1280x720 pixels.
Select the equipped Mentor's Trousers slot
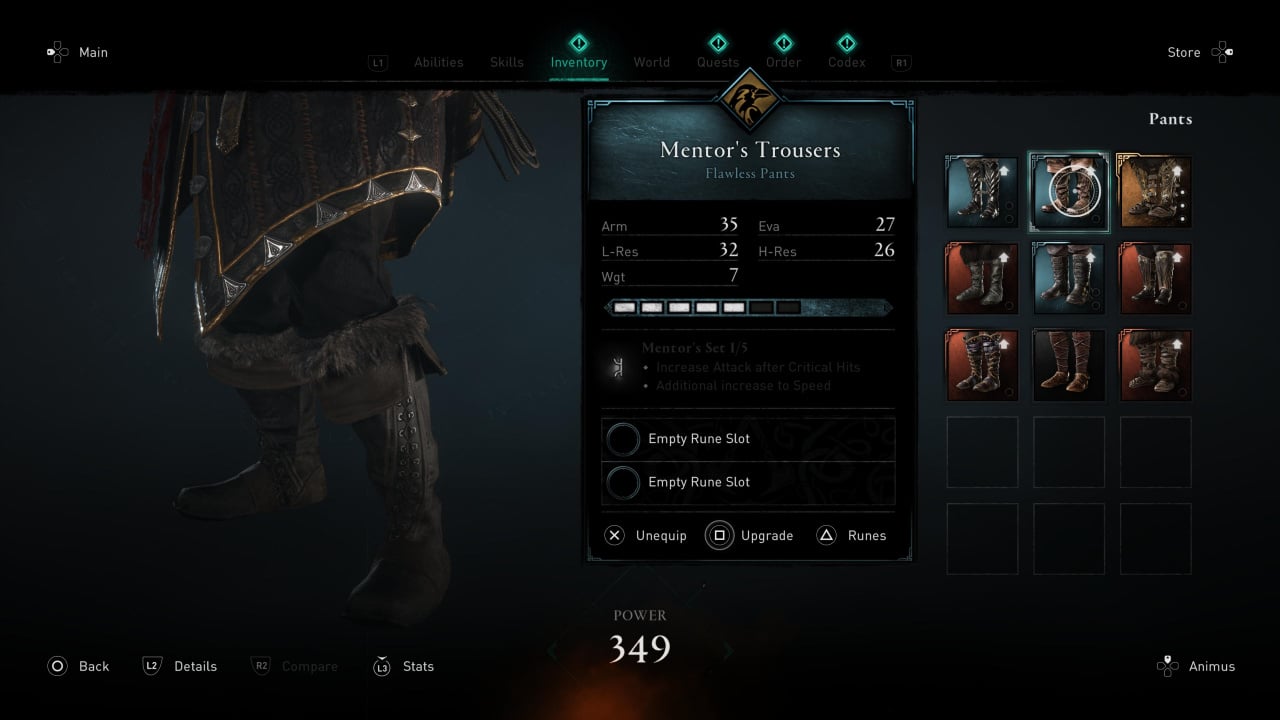(1069, 192)
